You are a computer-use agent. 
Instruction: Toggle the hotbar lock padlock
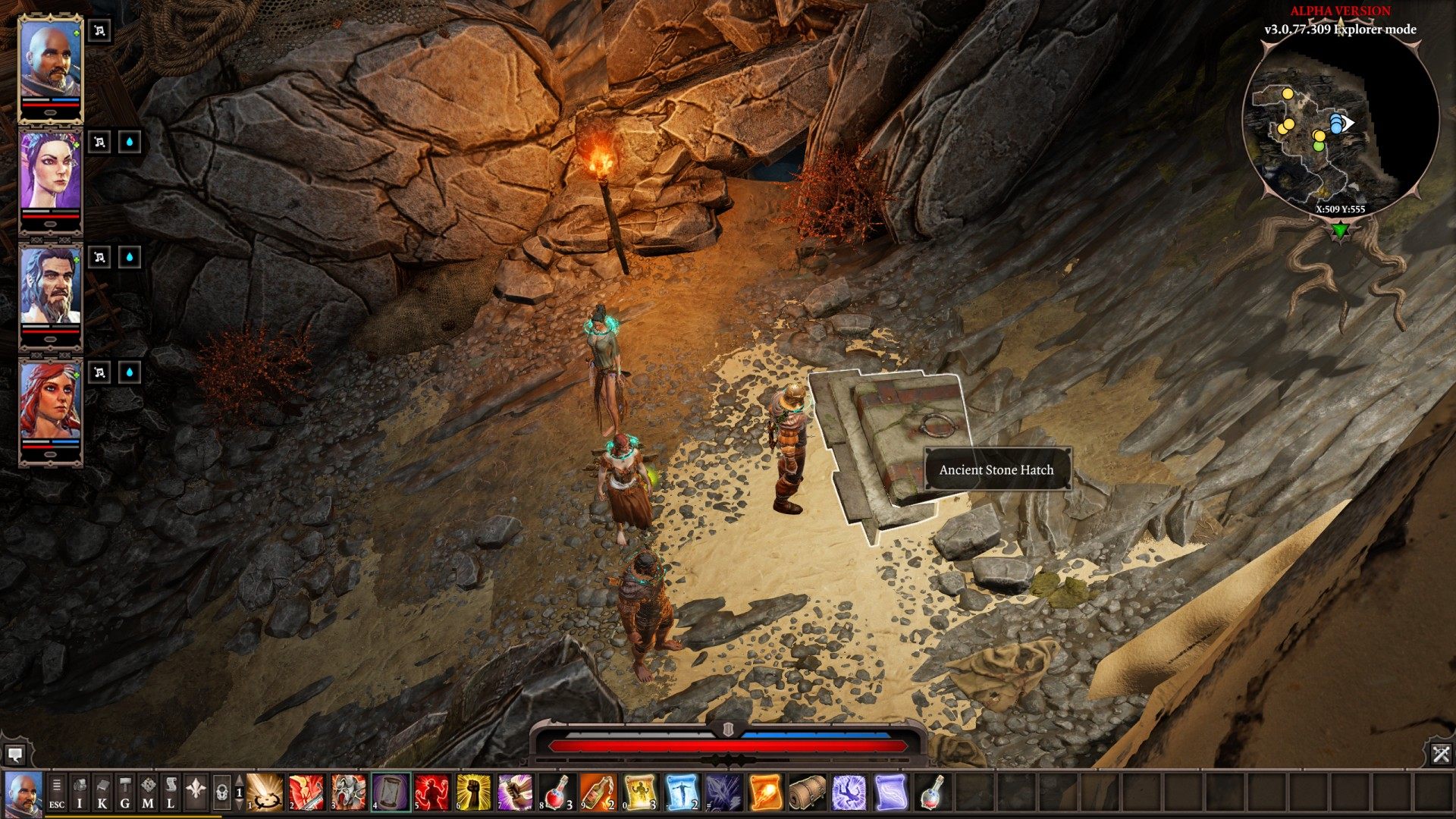pos(221,793)
